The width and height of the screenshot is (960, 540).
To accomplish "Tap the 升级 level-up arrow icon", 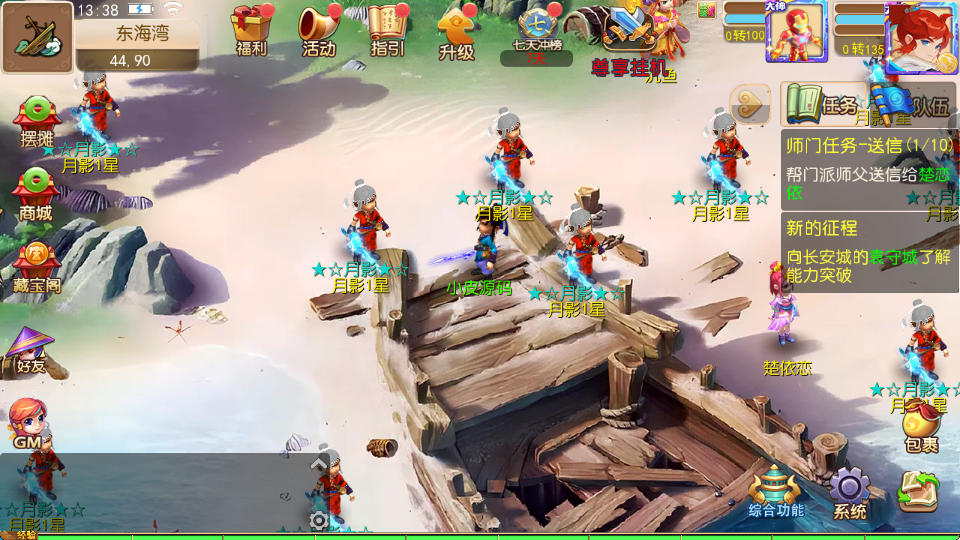I will 456,32.
